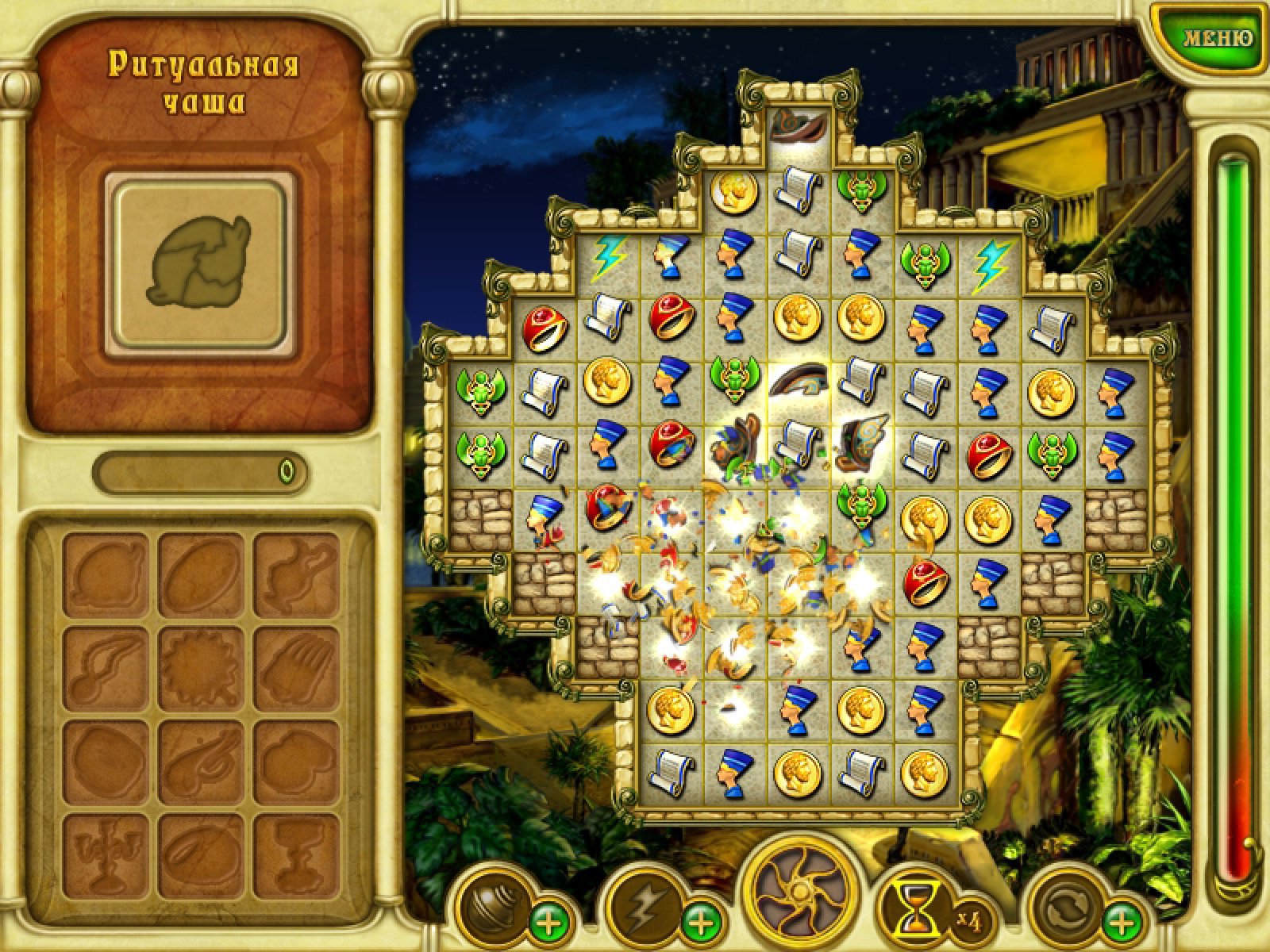Click the Ритуальная чаша artifact silhouette
The height and width of the screenshot is (952, 1270).
[199, 262]
